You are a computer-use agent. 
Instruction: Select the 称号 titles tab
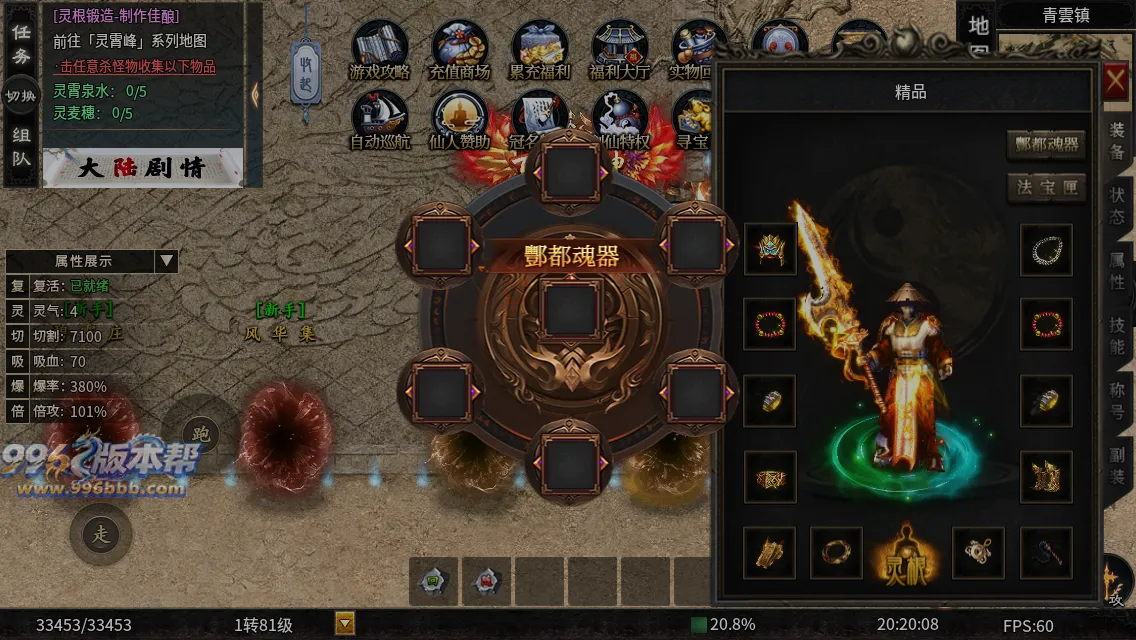(x=1117, y=401)
